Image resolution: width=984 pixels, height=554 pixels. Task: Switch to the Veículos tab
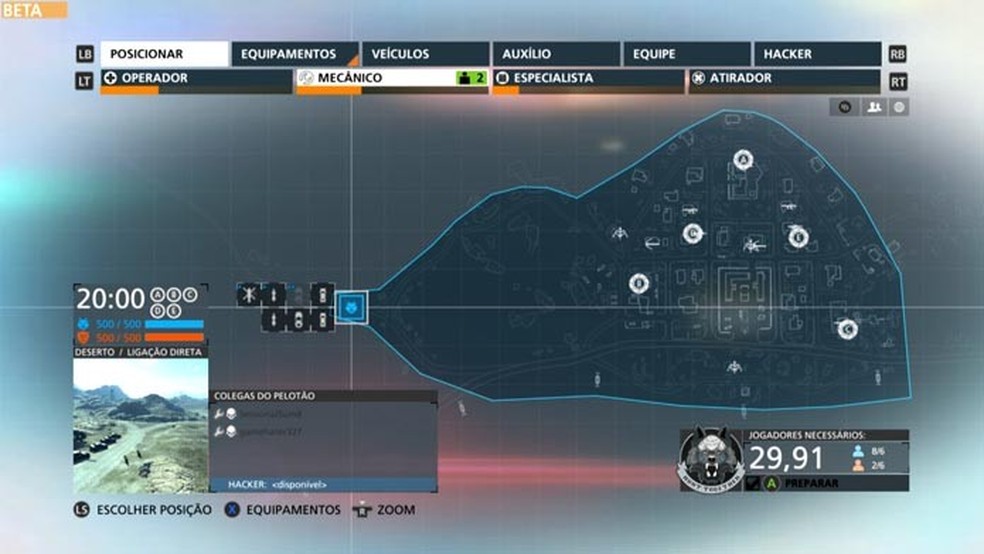pos(425,54)
